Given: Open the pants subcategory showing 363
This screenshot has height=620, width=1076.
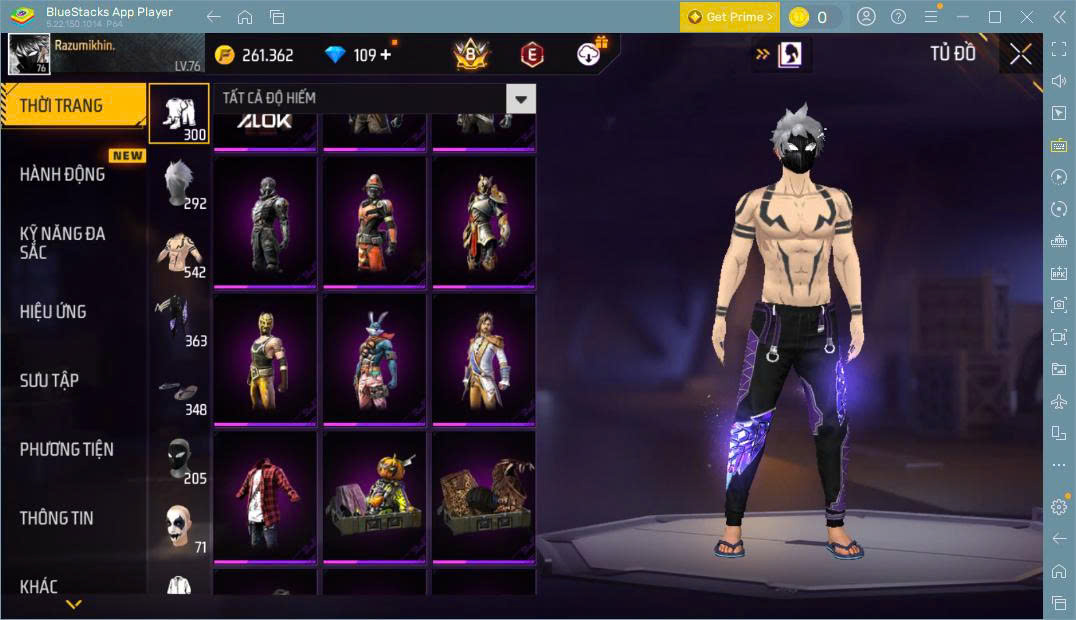Looking at the screenshot, I should [179, 322].
